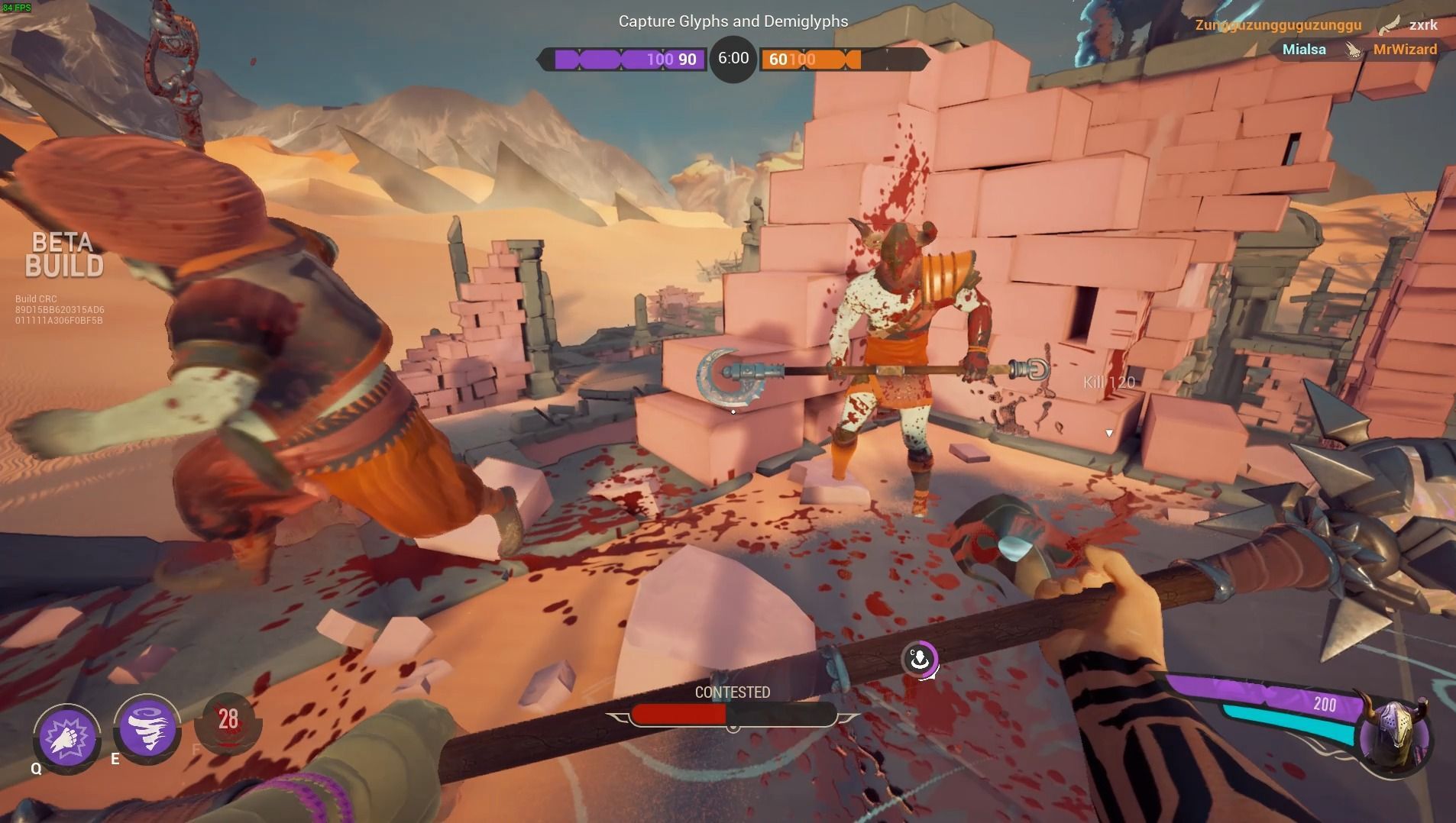Select the ultimate ability on 28 cooldown
The height and width of the screenshot is (823, 1456).
(228, 721)
